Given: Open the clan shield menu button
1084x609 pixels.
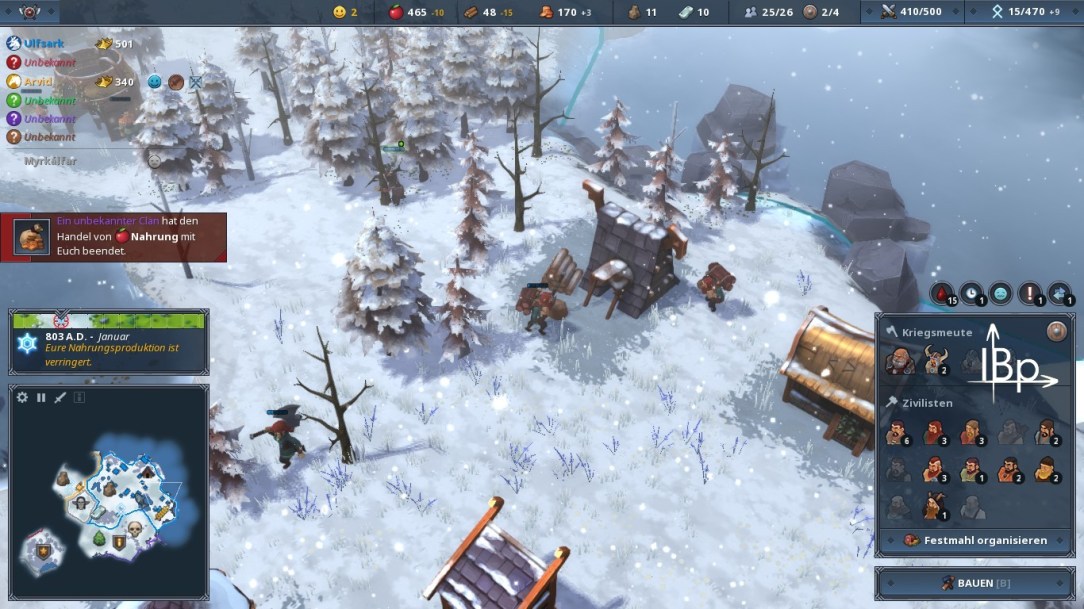Looking at the screenshot, I should point(29,12).
